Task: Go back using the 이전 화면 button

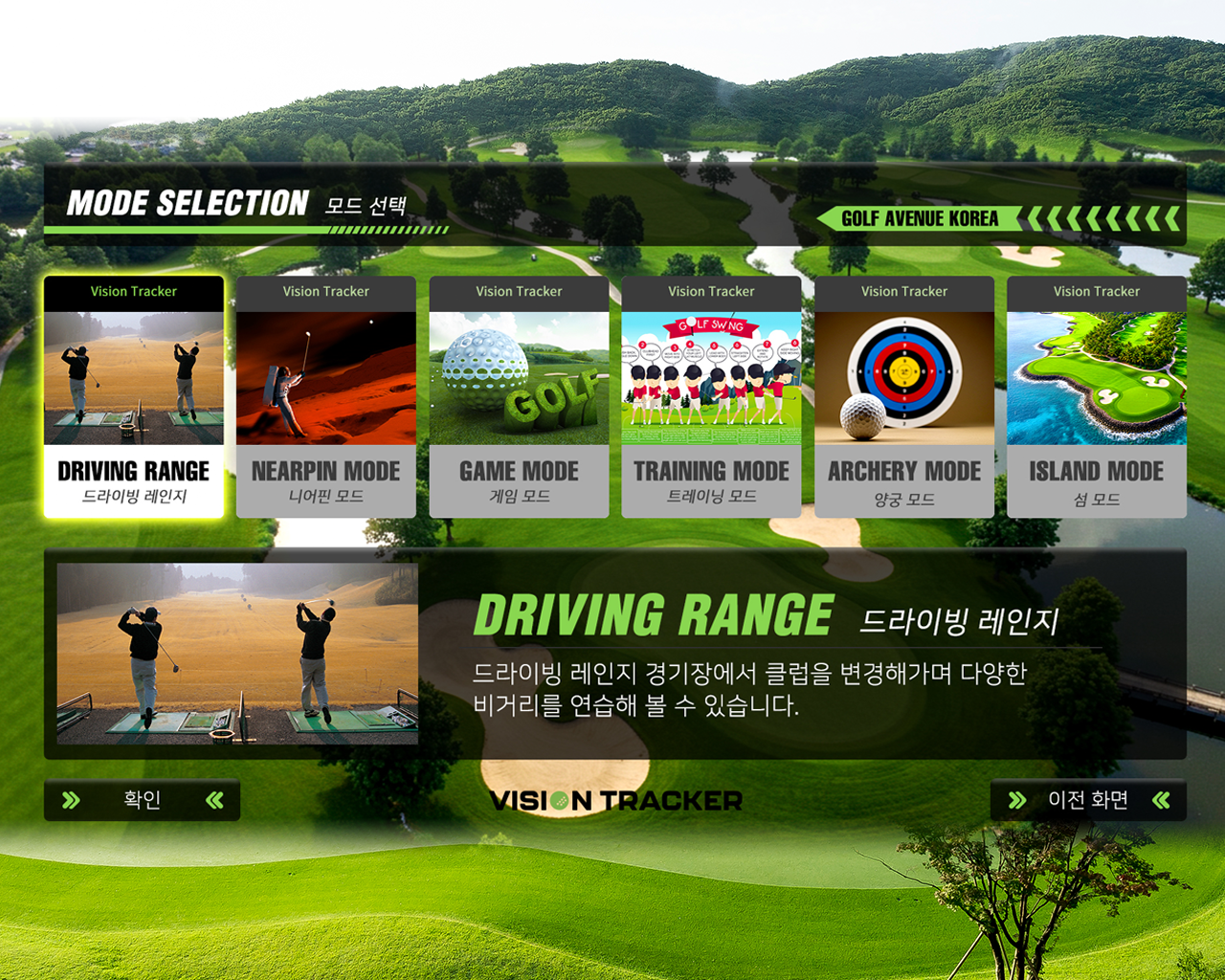Action: coord(1088,800)
